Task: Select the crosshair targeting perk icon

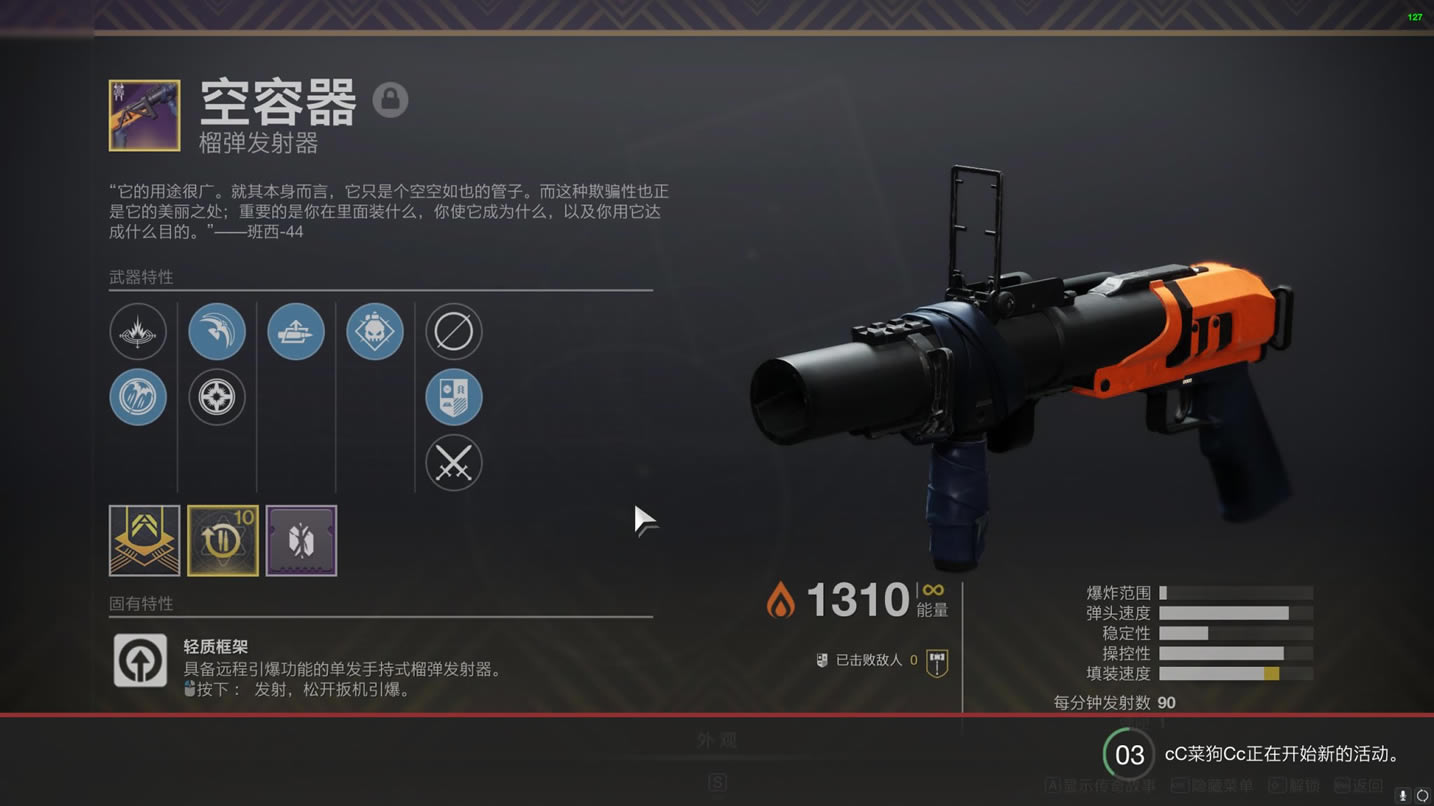Action: 217,397
